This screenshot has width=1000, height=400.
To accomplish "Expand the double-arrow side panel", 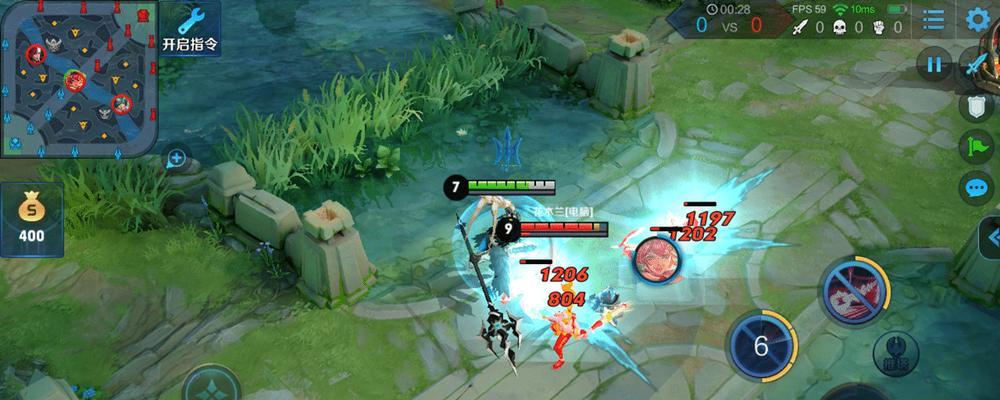I will pos(990,238).
